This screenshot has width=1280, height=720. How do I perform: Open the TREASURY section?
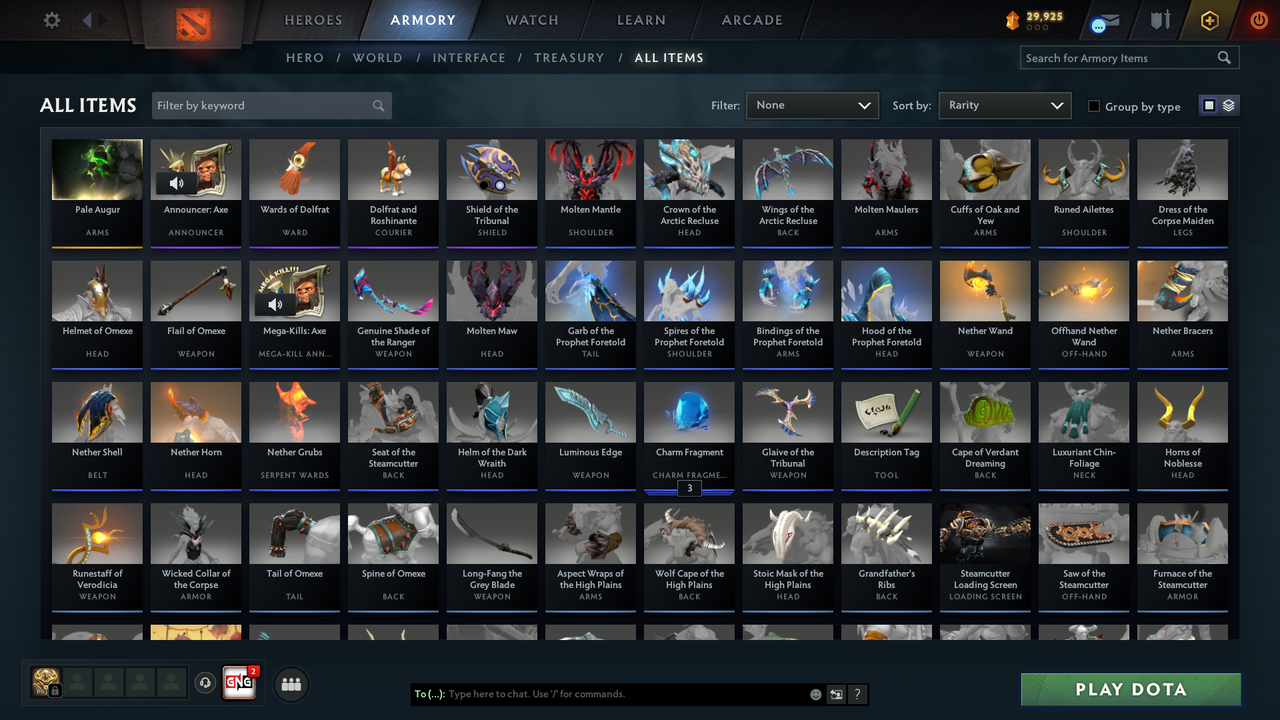pos(569,57)
